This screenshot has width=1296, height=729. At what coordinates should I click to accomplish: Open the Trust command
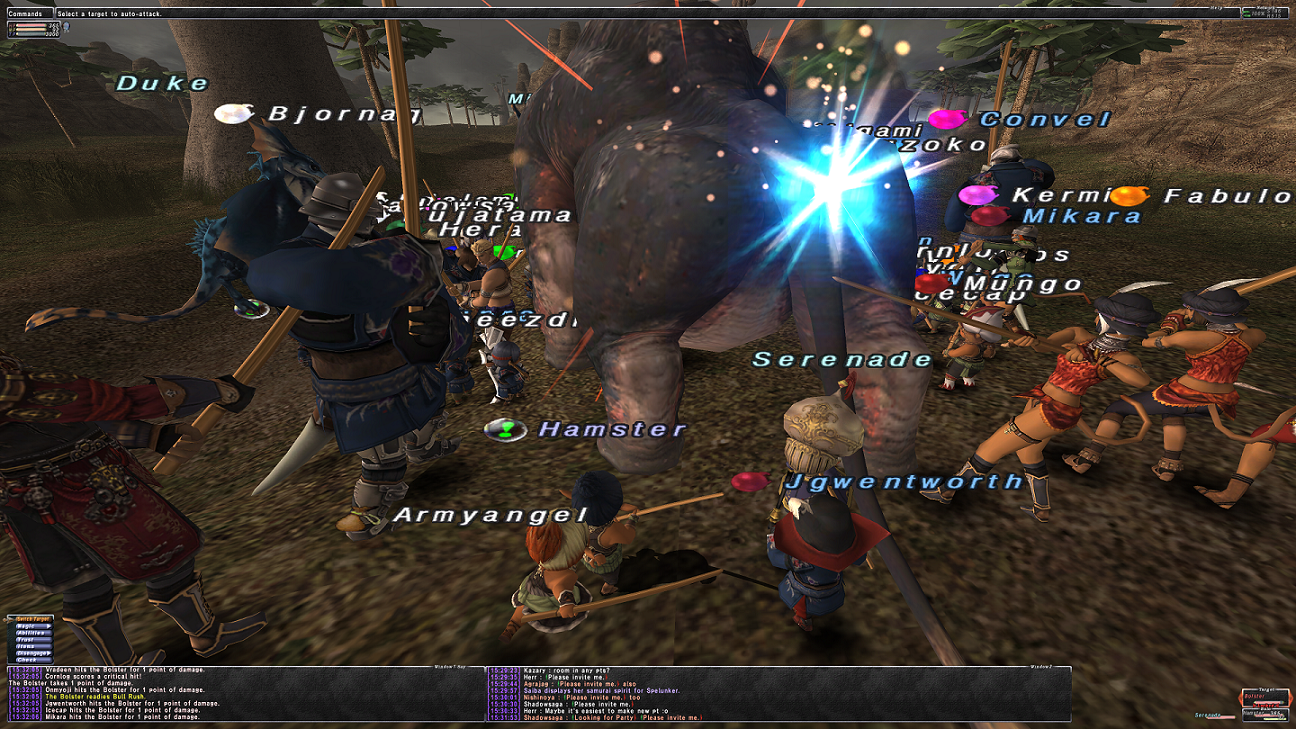pyautogui.click(x=28, y=640)
